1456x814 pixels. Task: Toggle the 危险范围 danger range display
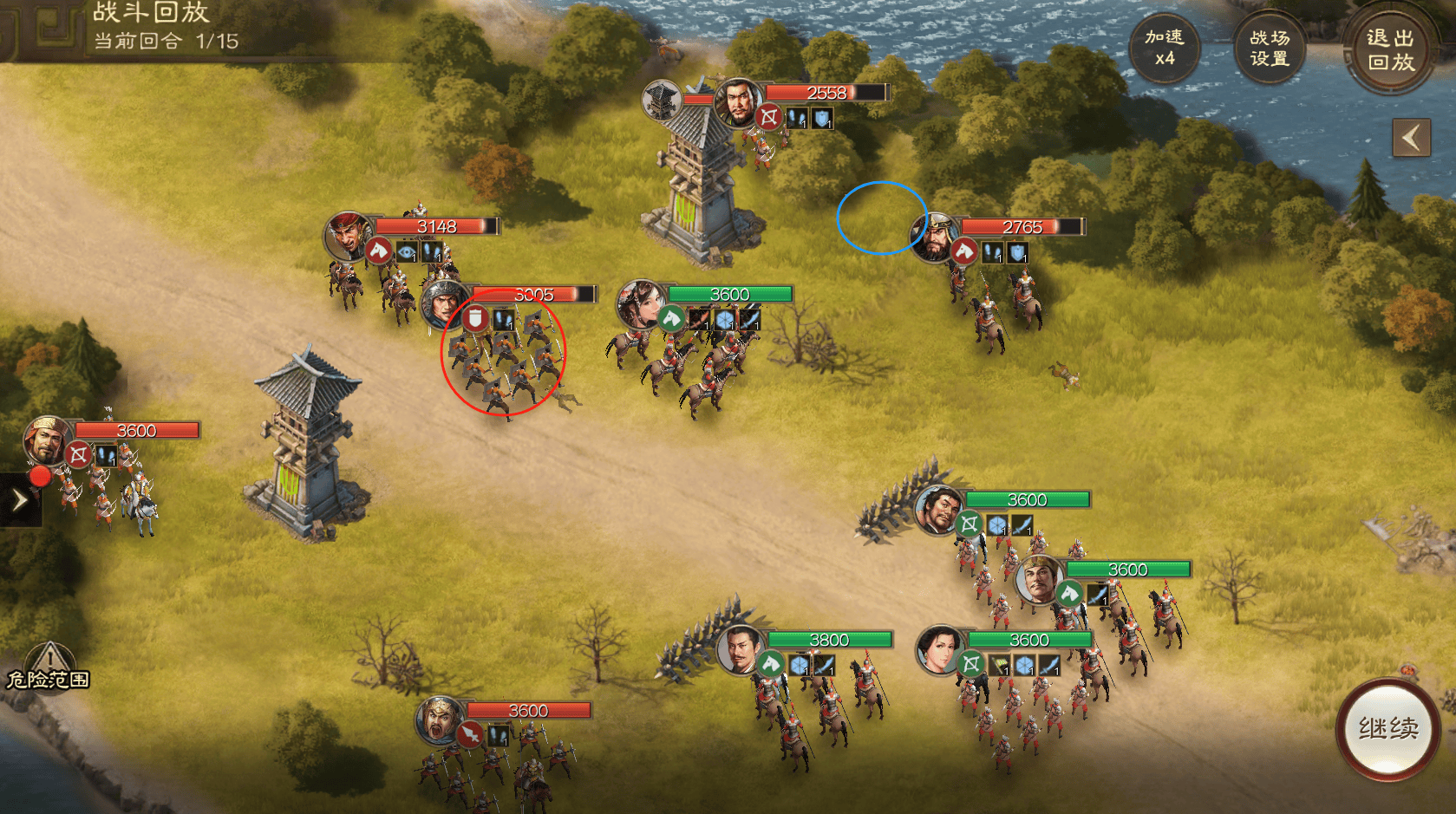coord(49,669)
